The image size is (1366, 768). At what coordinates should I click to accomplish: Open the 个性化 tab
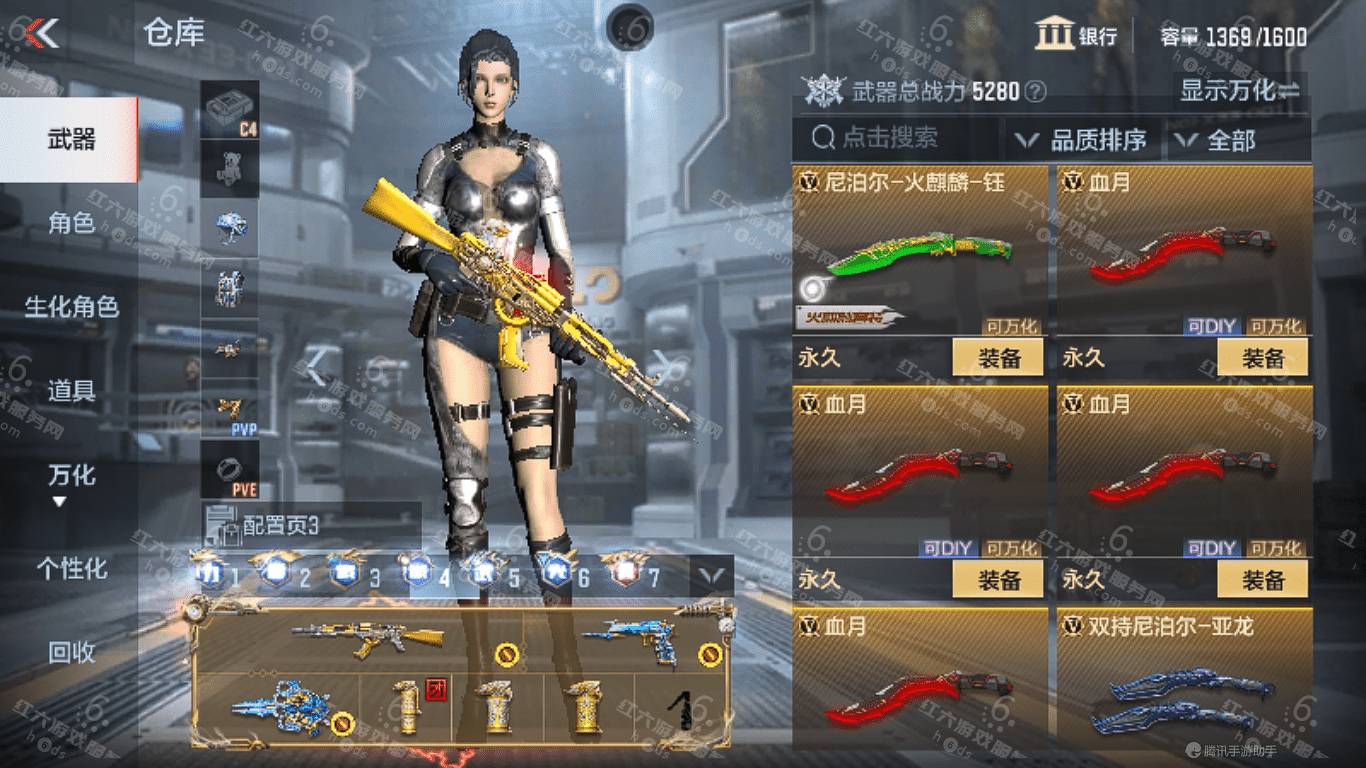[70, 569]
